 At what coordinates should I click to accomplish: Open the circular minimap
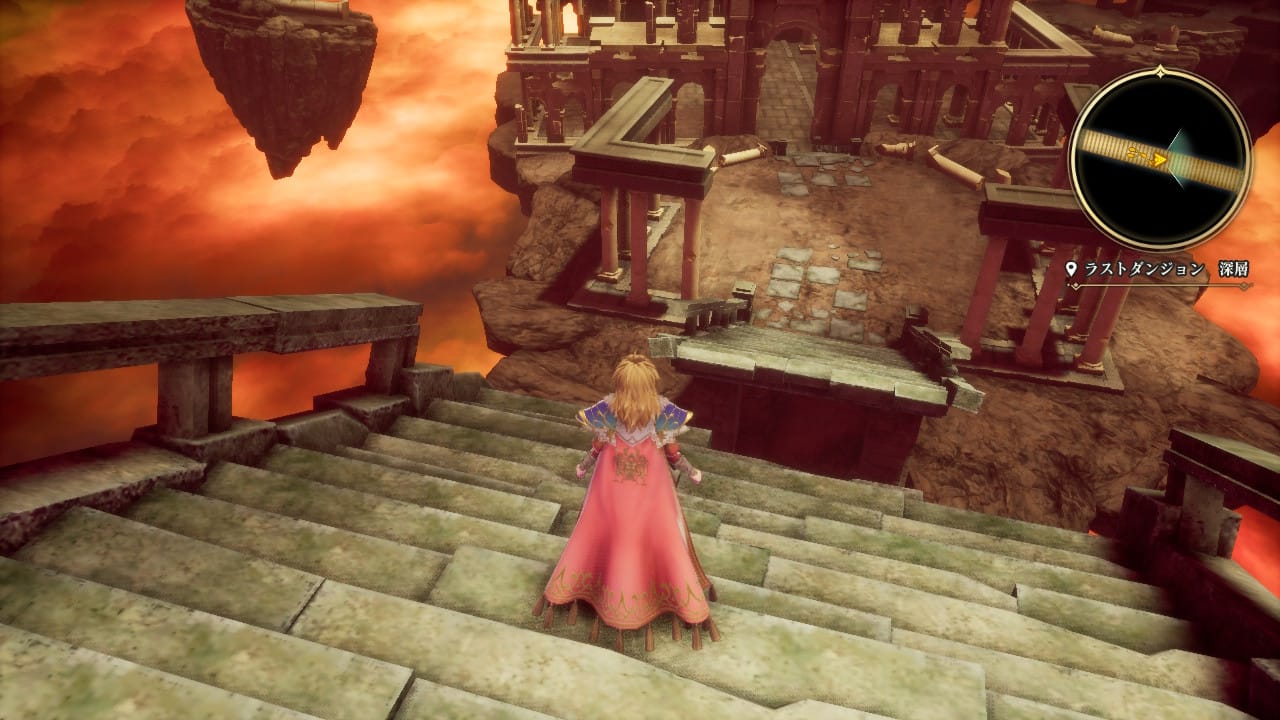(1160, 158)
